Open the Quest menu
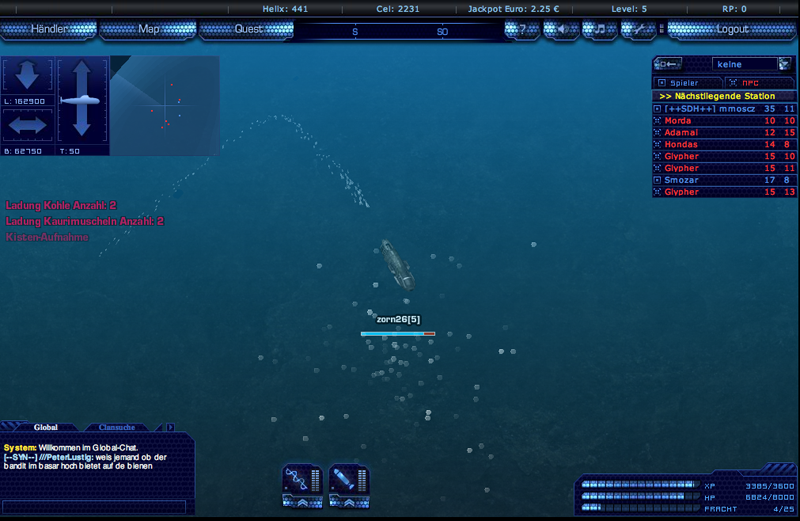This screenshot has height=521, width=800. pyautogui.click(x=248, y=29)
